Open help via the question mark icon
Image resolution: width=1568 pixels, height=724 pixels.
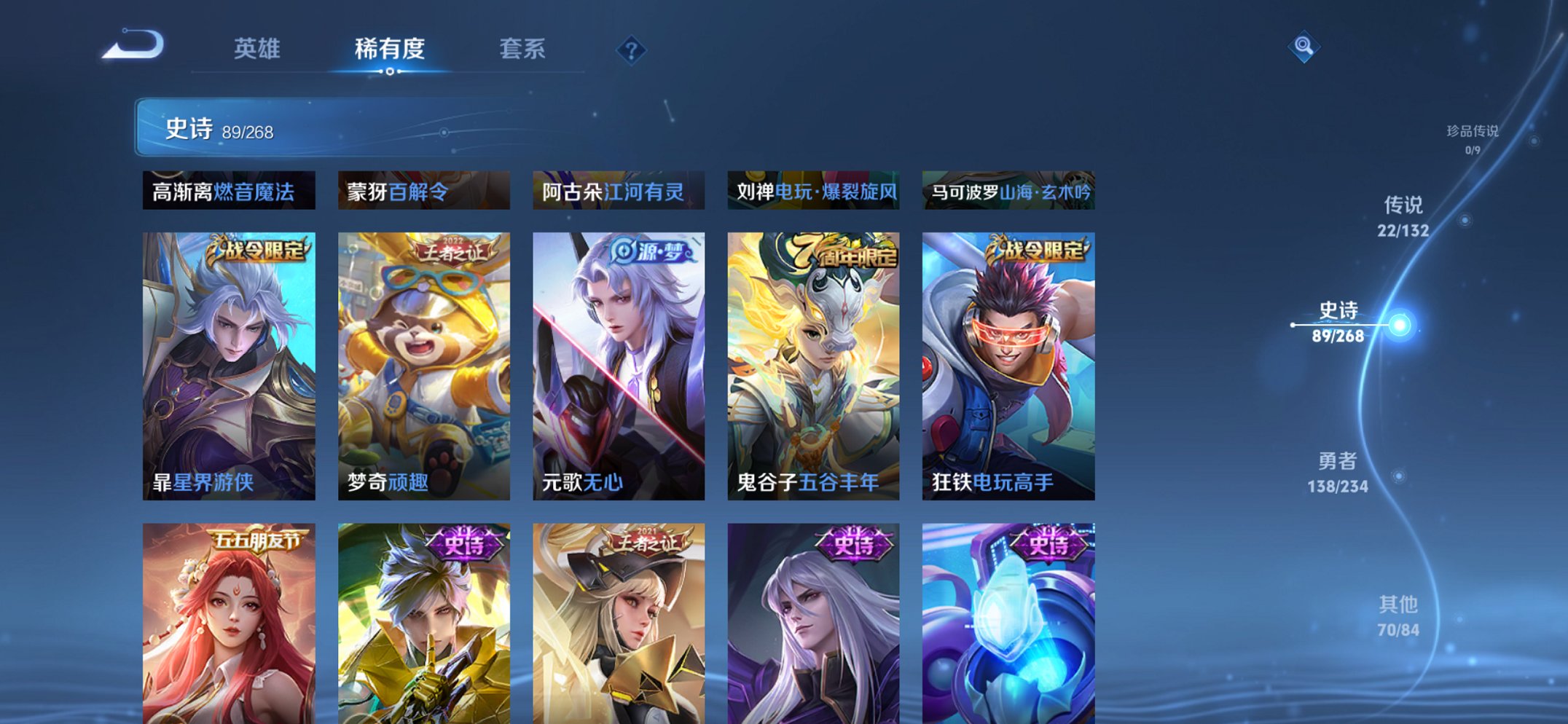point(632,51)
